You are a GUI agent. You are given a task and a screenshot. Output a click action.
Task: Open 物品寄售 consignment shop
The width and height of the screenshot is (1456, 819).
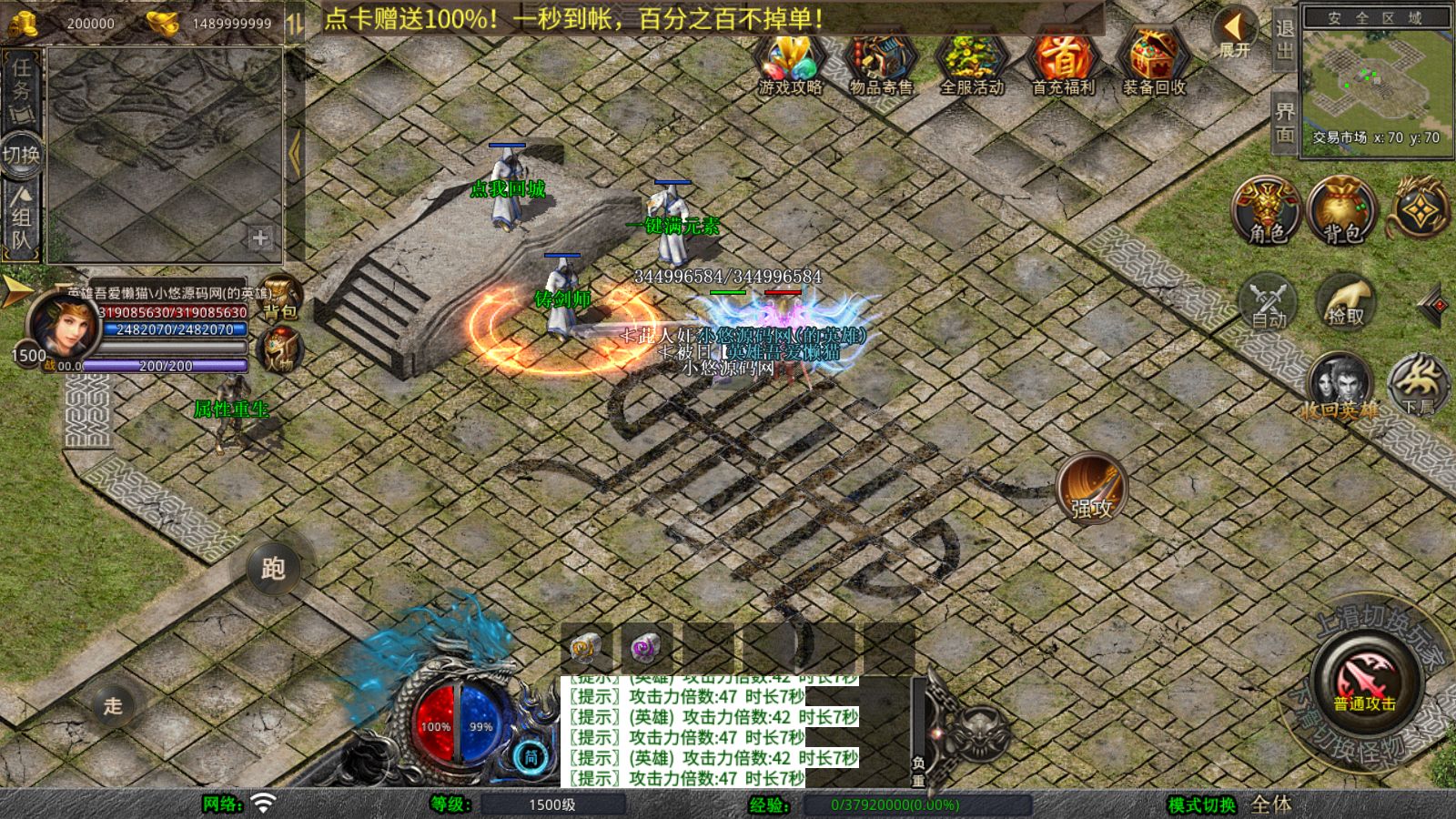(x=880, y=62)
